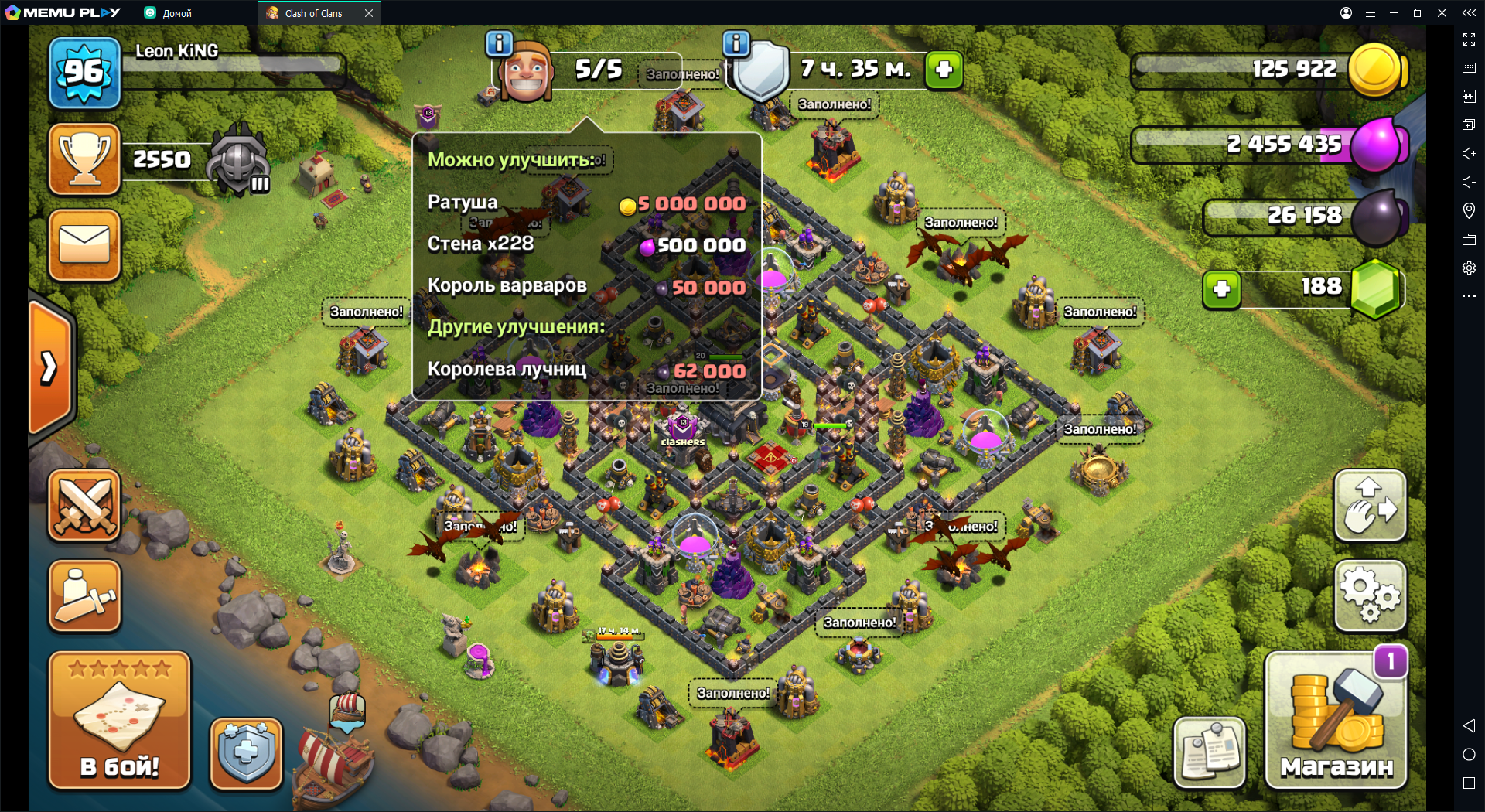Select Стена x228 upgrade row
This screenshot has width=1485, height=812.
click(586, 244)
